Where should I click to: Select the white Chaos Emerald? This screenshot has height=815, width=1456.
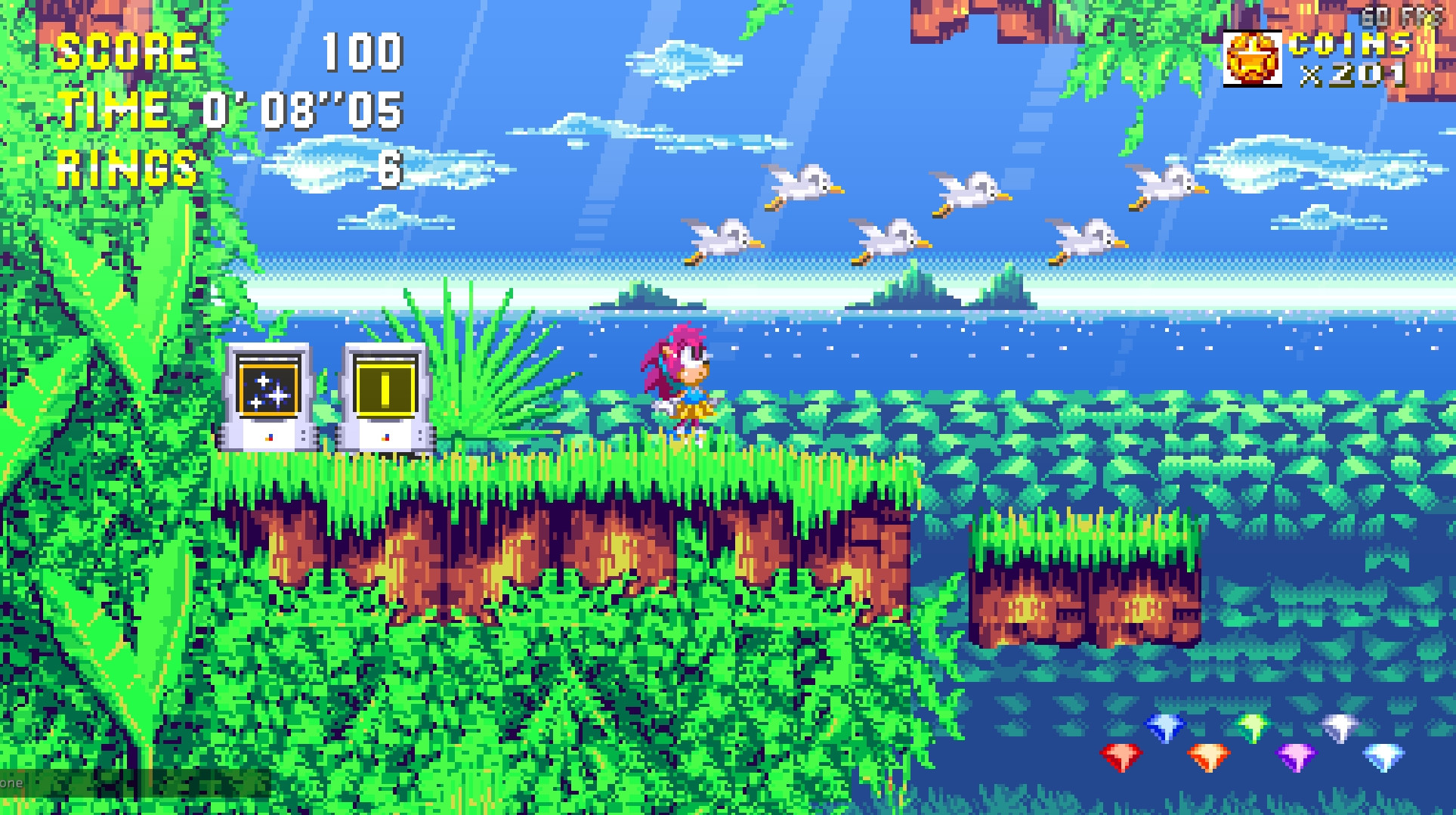tap(1384, 758)
